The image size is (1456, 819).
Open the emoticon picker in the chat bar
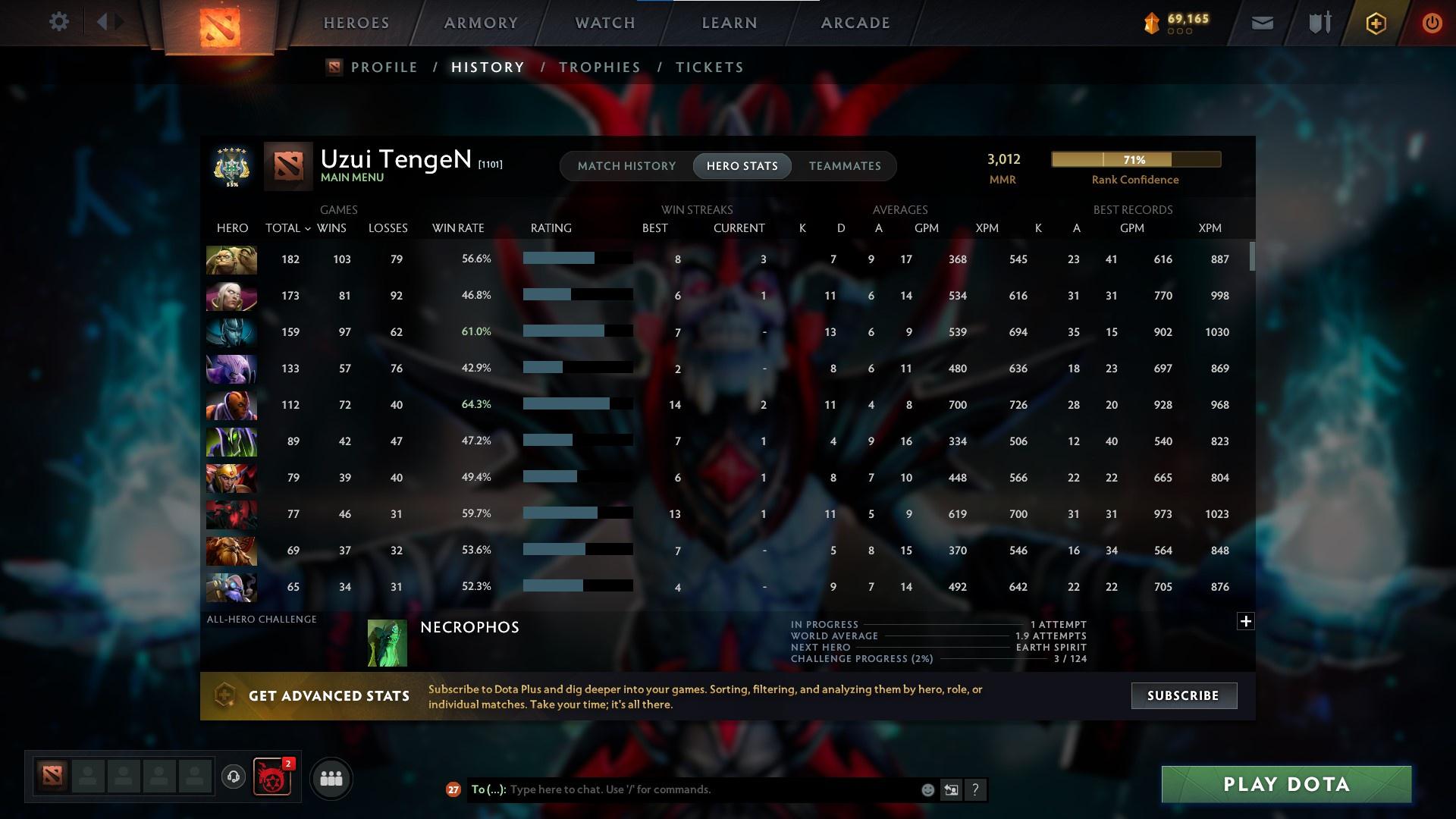tap(927, 789)
